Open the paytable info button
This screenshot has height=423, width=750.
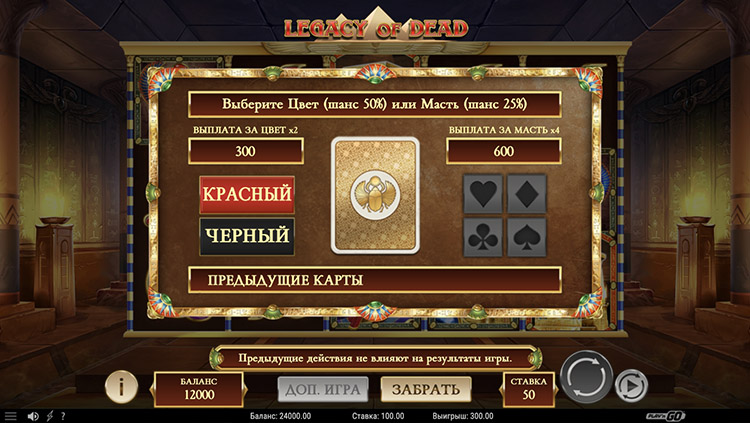click(x=121, y=385)
